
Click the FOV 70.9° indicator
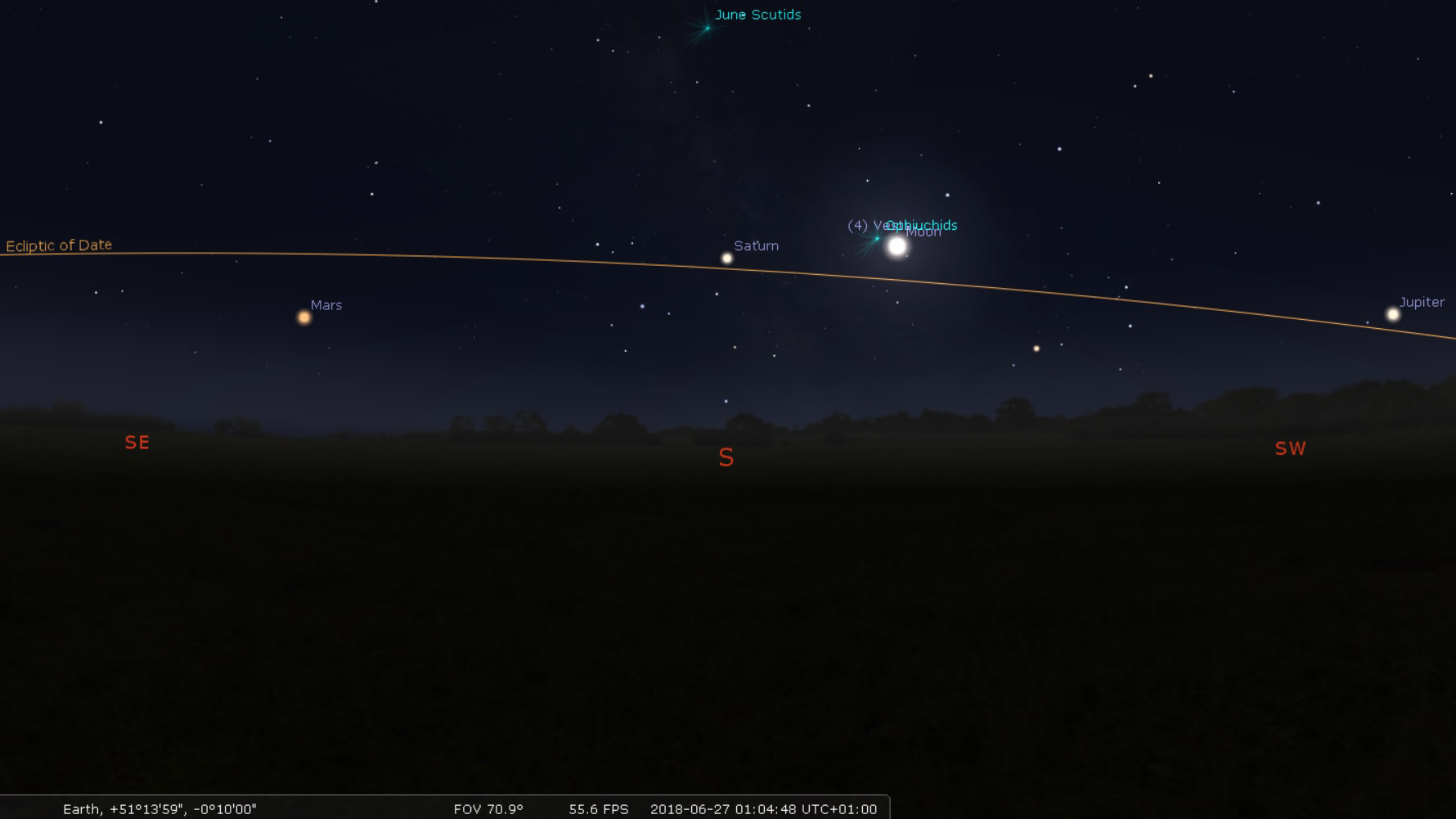488,808
